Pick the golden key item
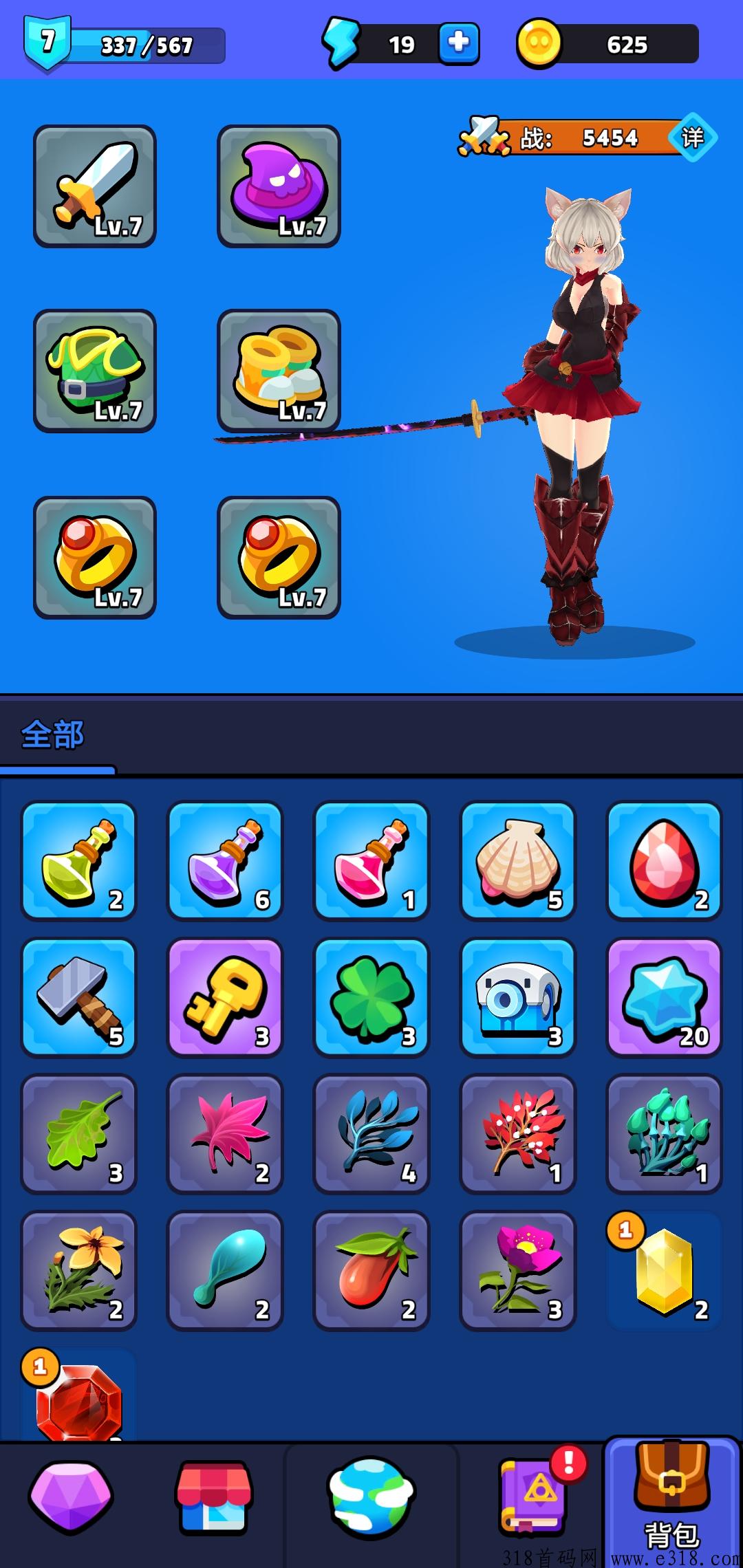Screen dimensions: 743x1568 (x=225, y=997)
